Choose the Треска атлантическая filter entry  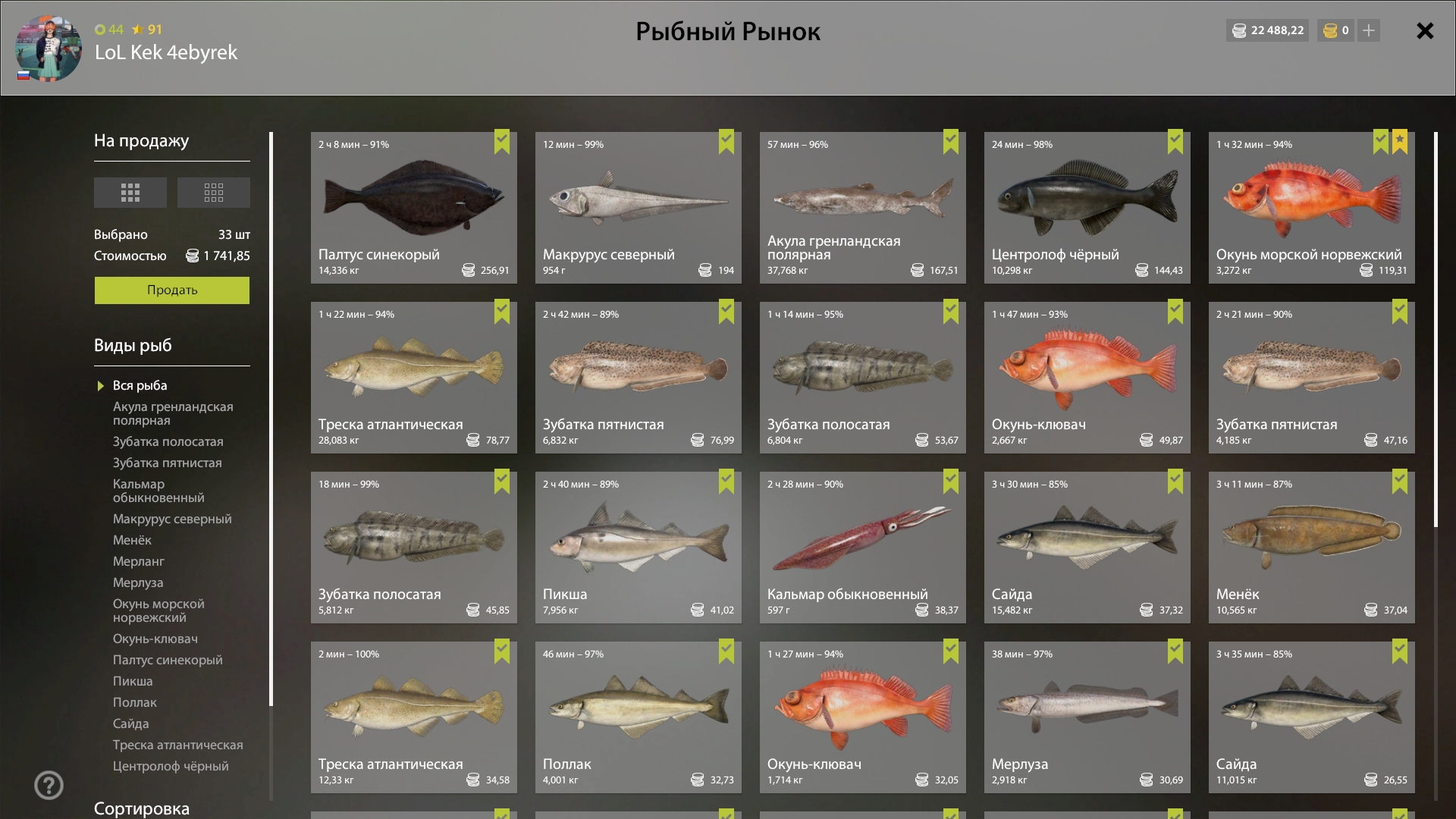point(177,745)
